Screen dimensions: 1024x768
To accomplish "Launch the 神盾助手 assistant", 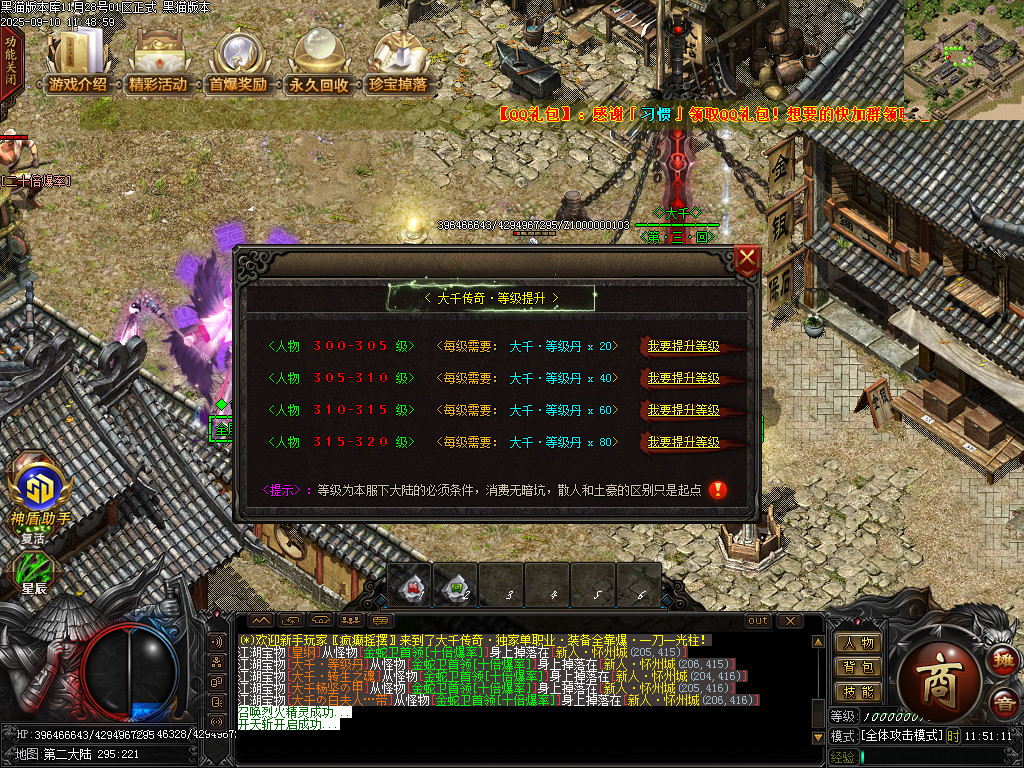I will (40, 490).
